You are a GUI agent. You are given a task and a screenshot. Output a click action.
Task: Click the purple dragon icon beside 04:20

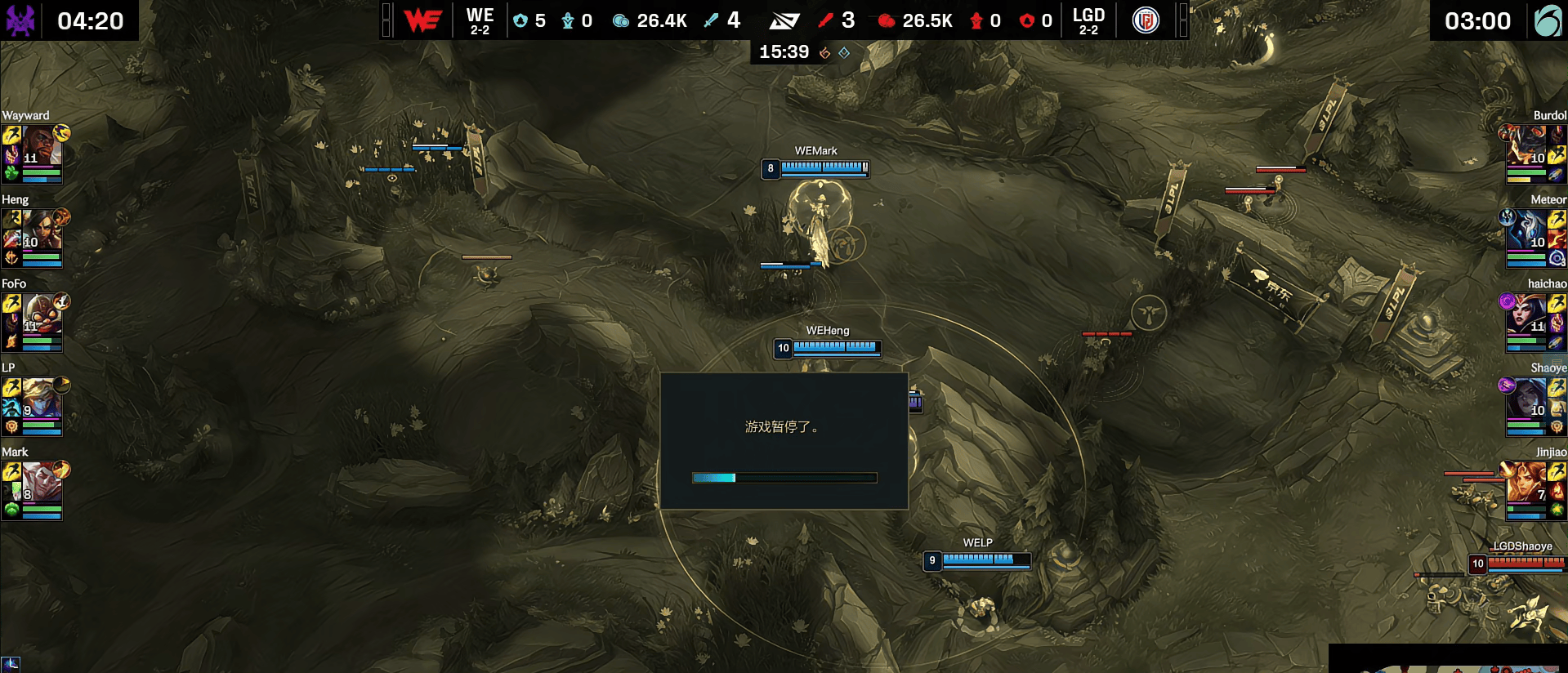[20, 20]
